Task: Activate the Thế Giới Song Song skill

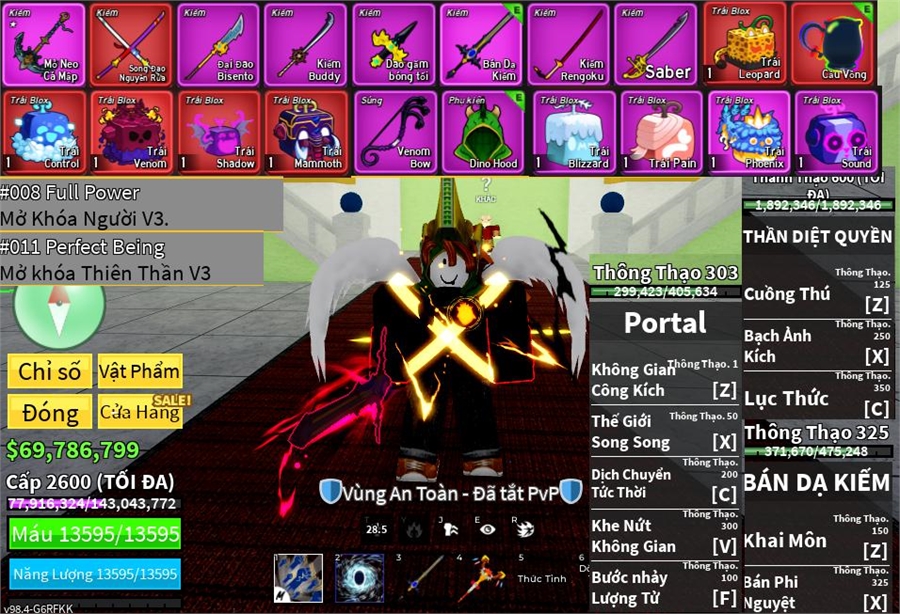Action: click(x=664, y=431)
